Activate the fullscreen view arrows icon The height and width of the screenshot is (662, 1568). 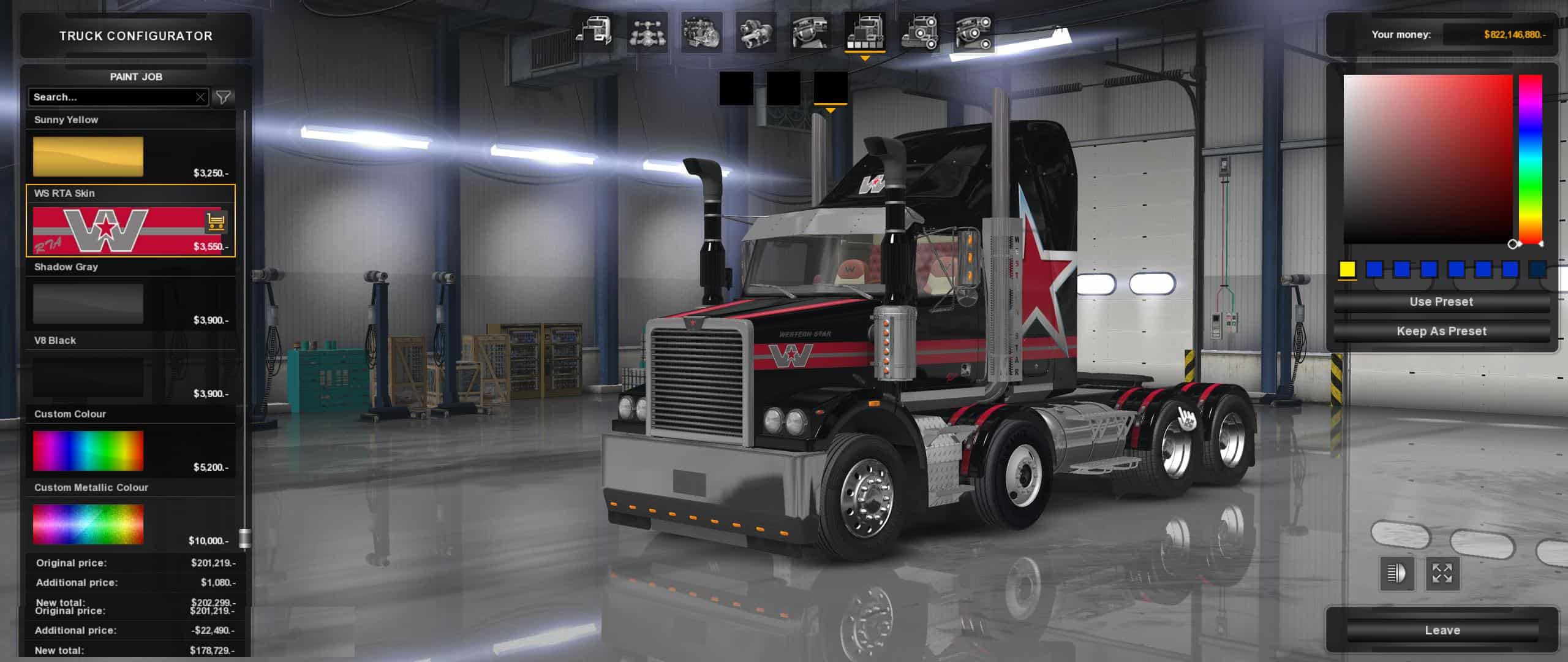pyautogui.click(x=1442, y=574)
